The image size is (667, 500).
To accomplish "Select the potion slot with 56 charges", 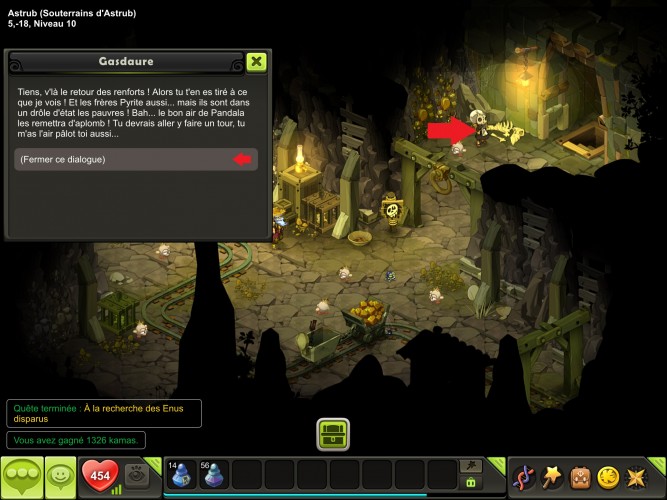I will (214, 474).
